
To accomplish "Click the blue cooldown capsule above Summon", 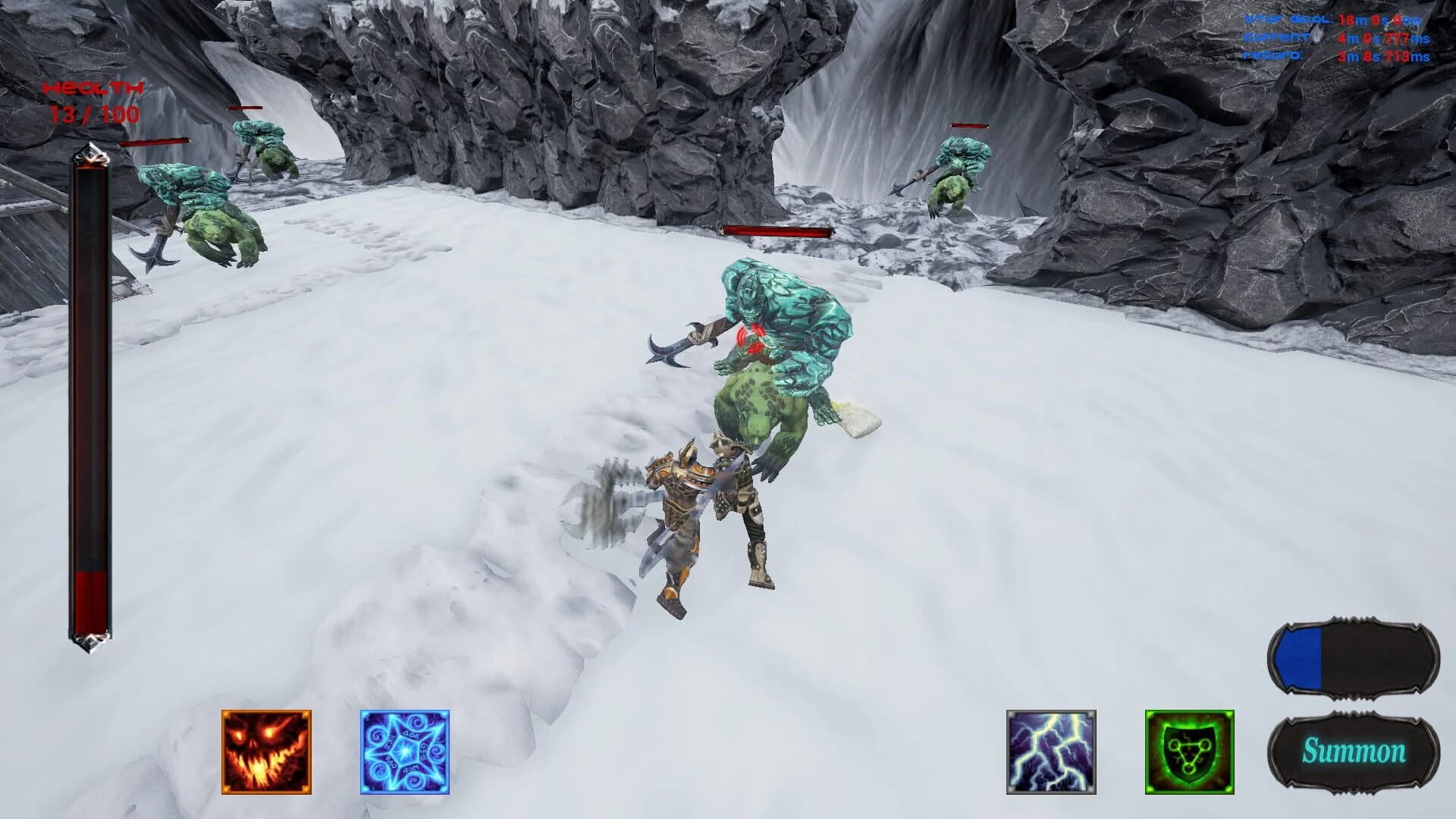I will [1354, 657].
